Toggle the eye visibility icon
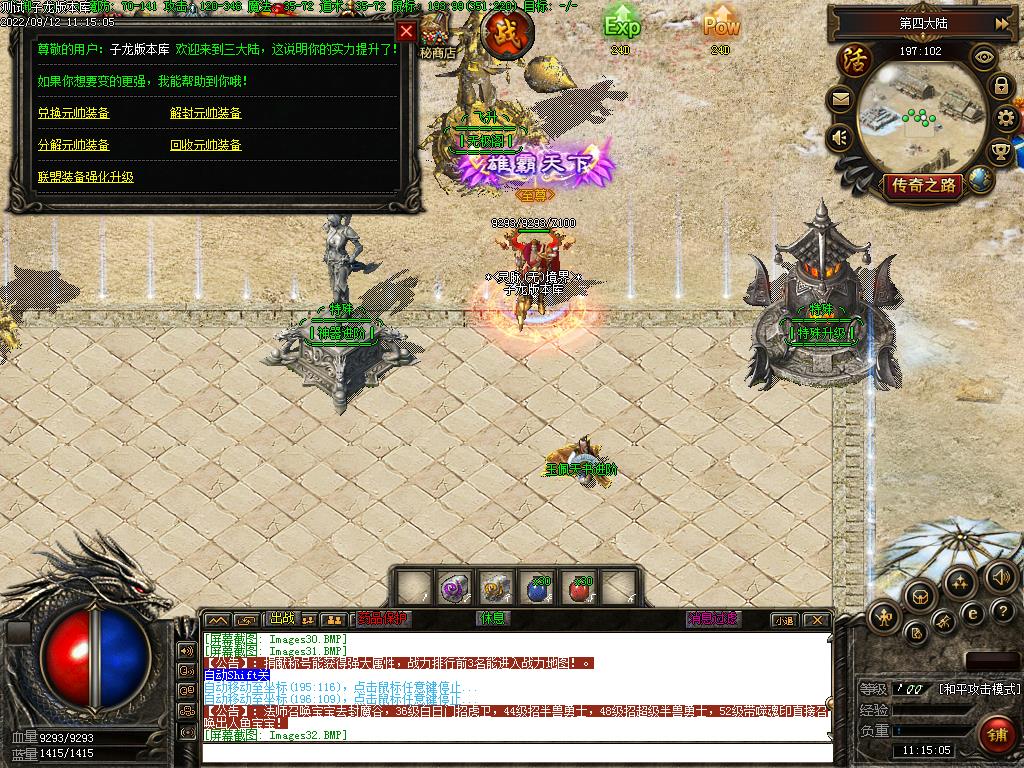 984,57
